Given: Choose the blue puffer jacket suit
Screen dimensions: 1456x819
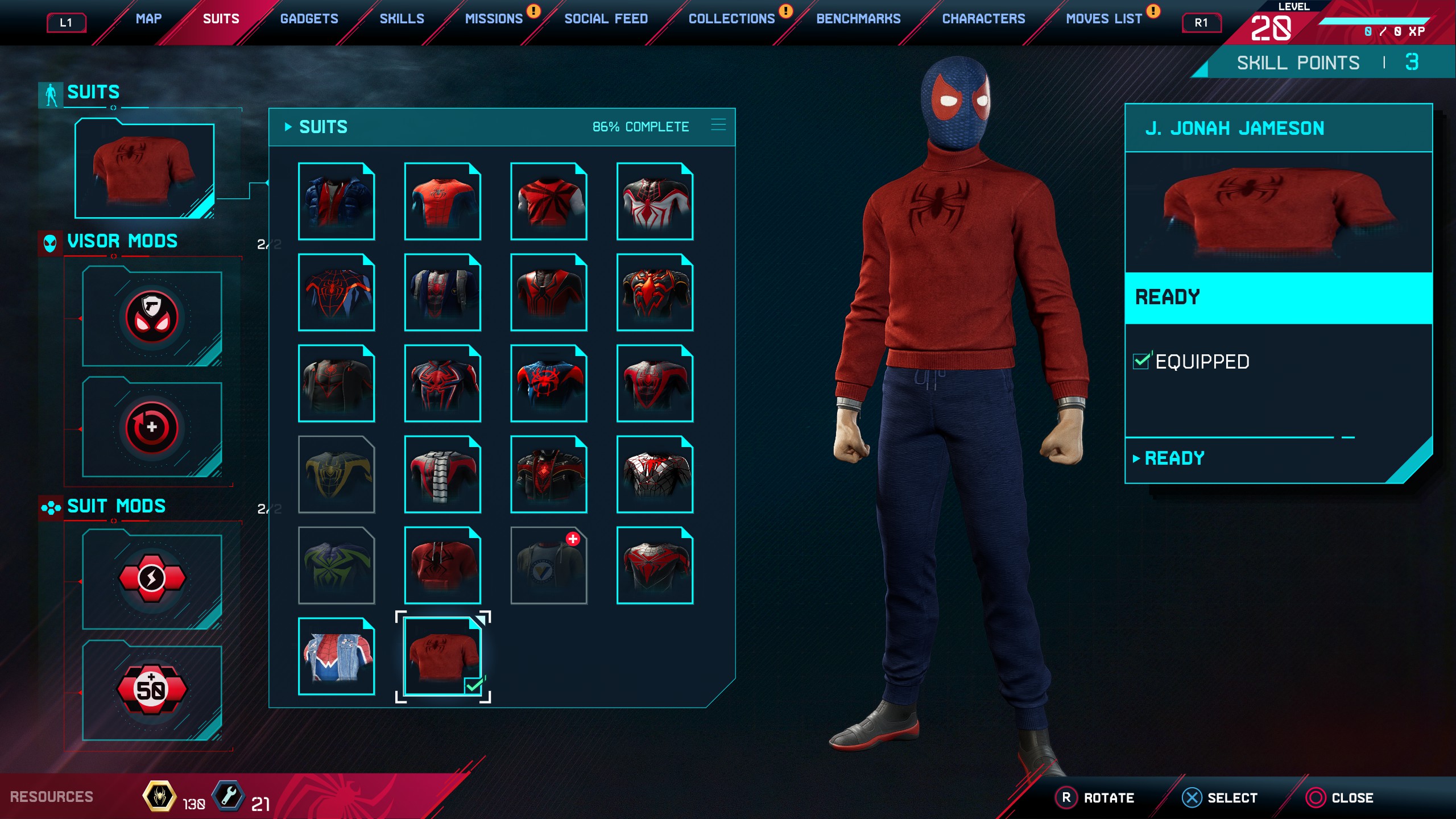Looking at the screenshot, I should click(x=336, y=201).
